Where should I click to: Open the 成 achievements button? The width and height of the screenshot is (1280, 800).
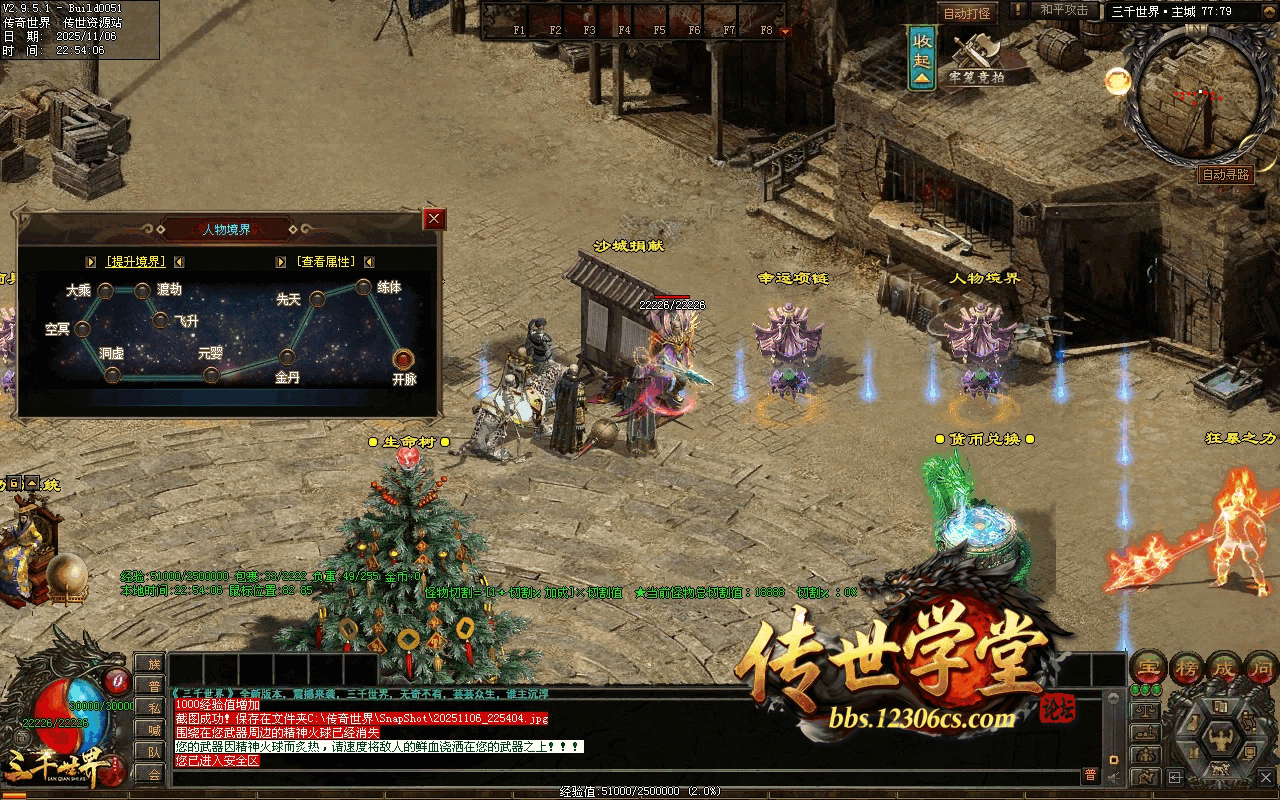(1224, 667)
